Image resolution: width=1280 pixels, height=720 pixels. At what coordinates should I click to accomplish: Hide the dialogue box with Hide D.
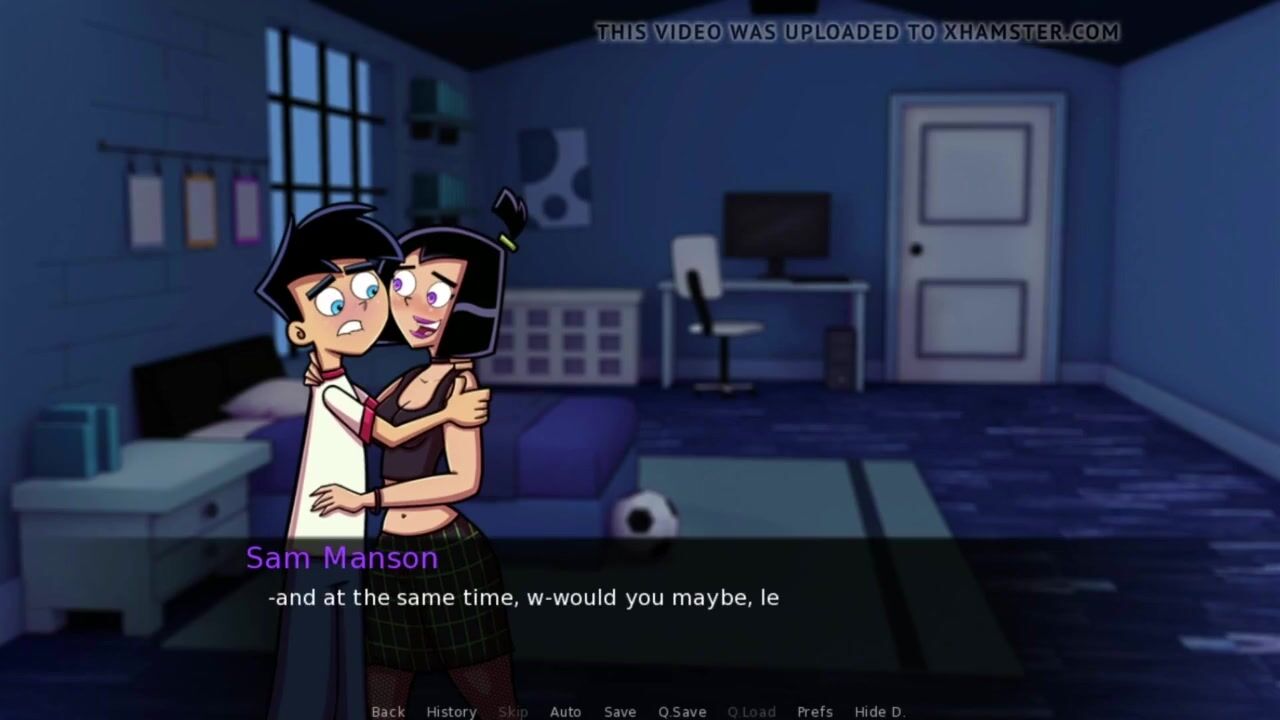[880, 711]
